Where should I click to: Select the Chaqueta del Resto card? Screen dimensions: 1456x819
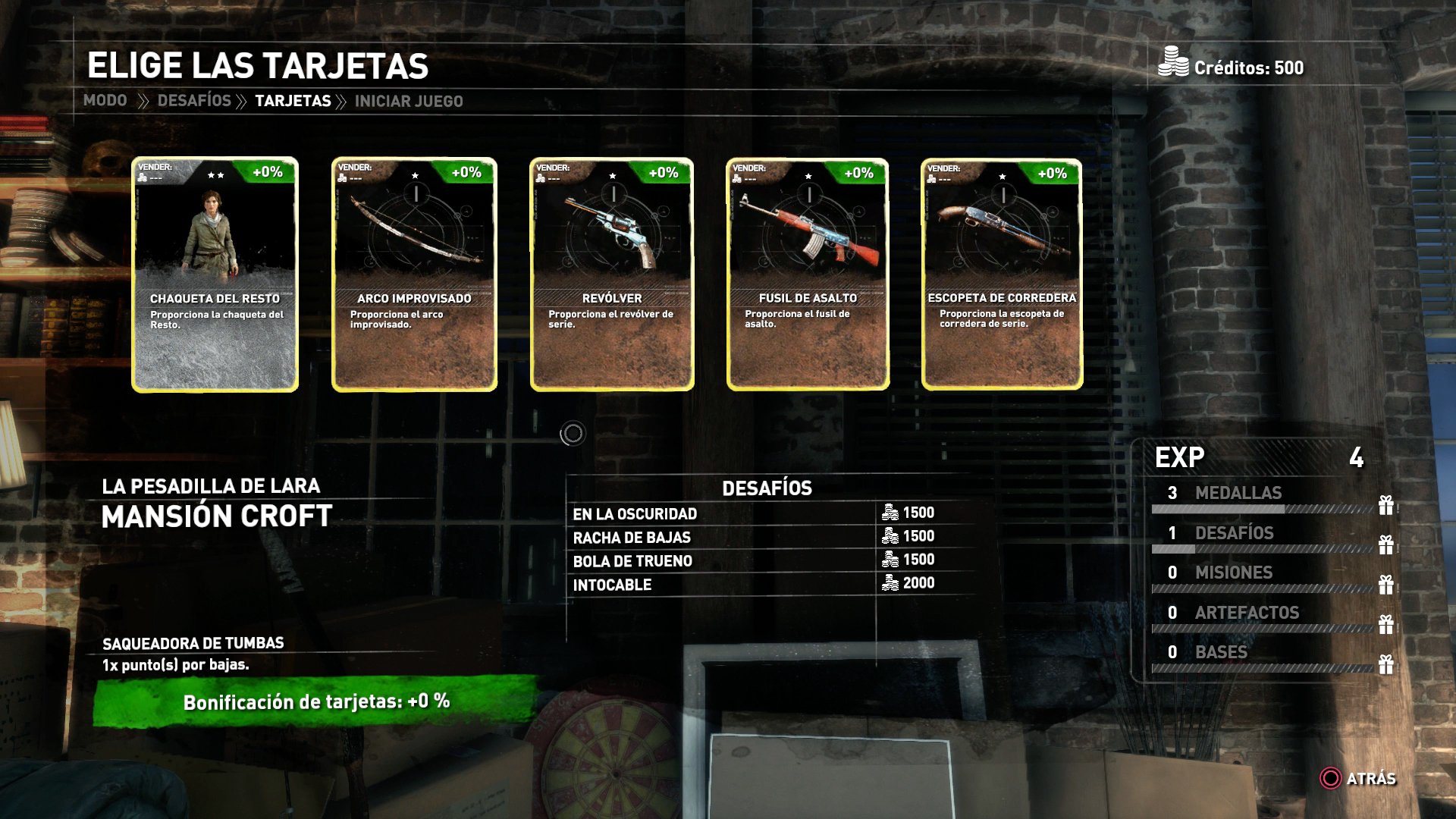tap(215, 275)
